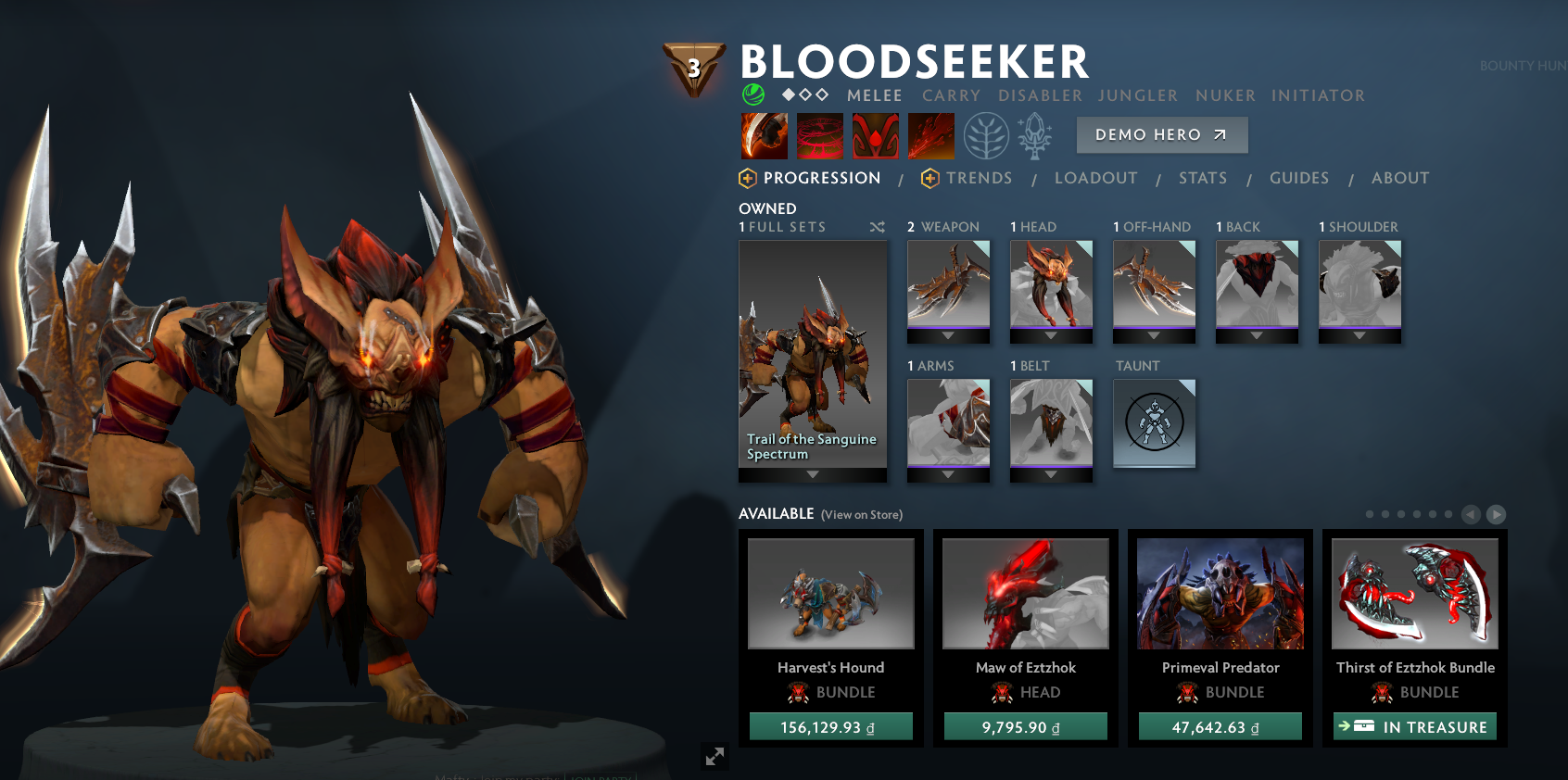Open the Guides tab
The width and height of the screenshot is (1568, 780).
coord(1298,178)
